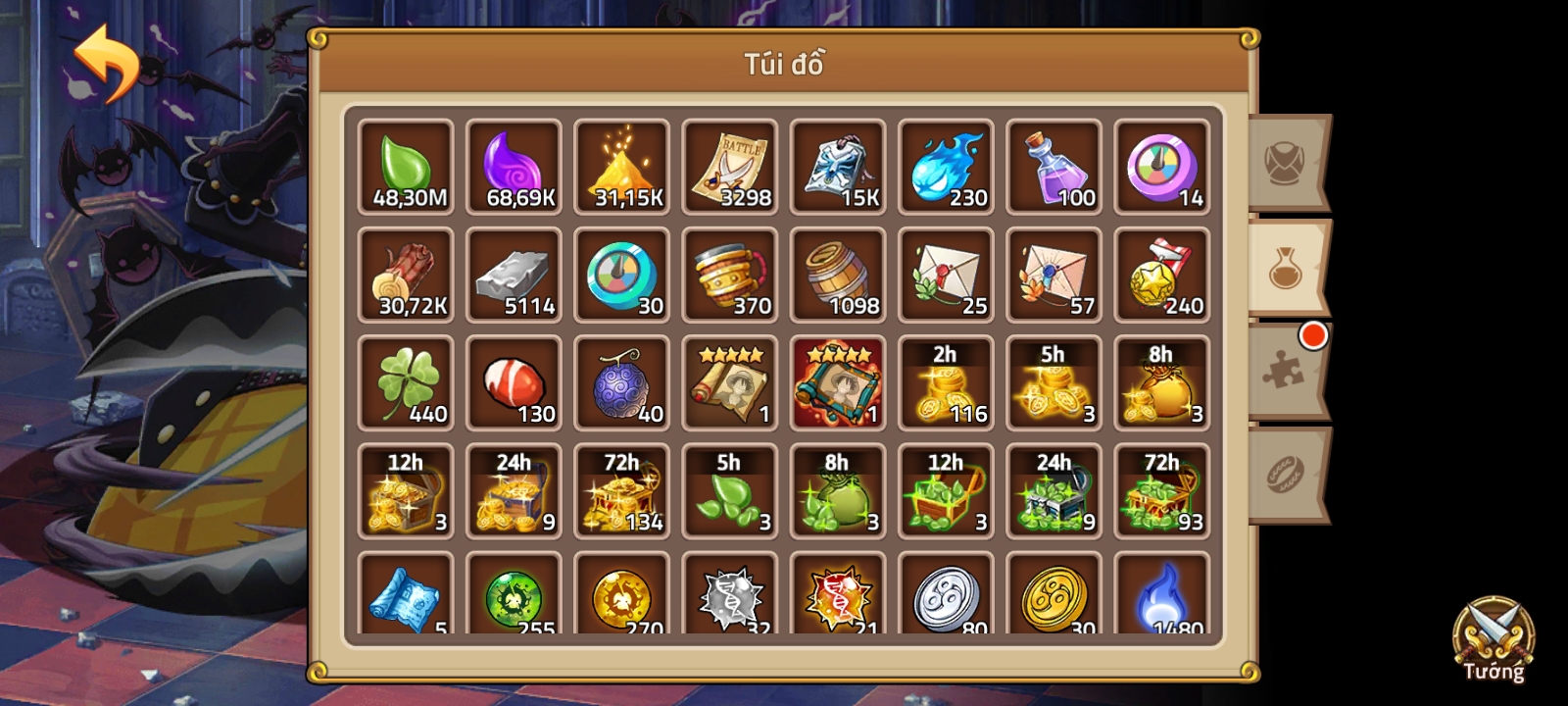
Task: Tap the purple devil fruit item showing 40
Action: tap(621, 382)
